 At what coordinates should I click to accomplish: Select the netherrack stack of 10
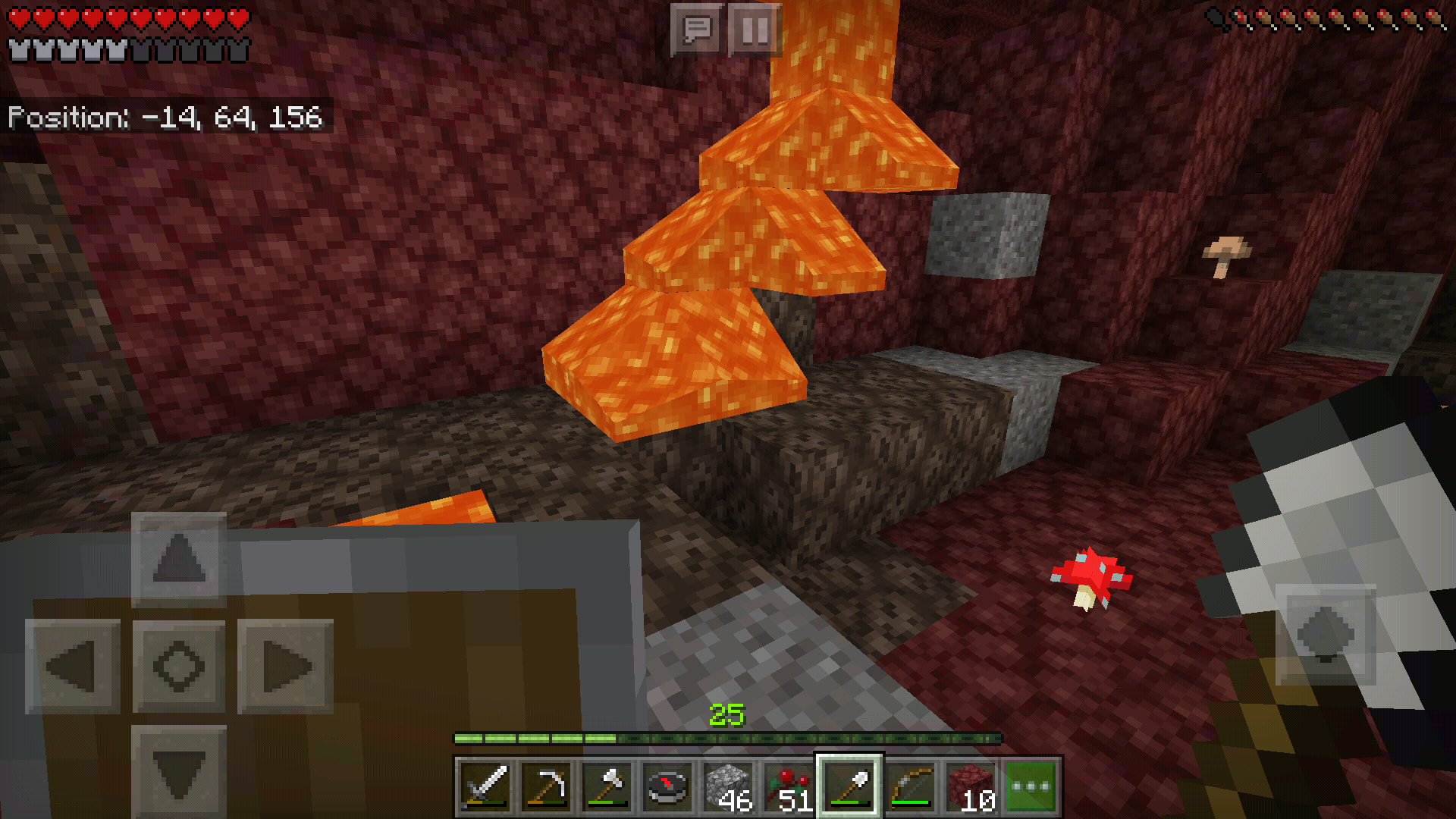point(971,786)
